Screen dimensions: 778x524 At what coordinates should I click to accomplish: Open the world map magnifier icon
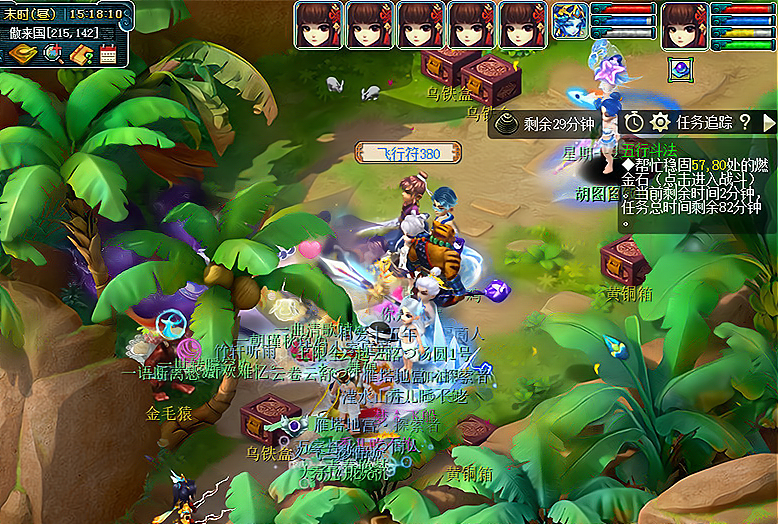(52, 53)
